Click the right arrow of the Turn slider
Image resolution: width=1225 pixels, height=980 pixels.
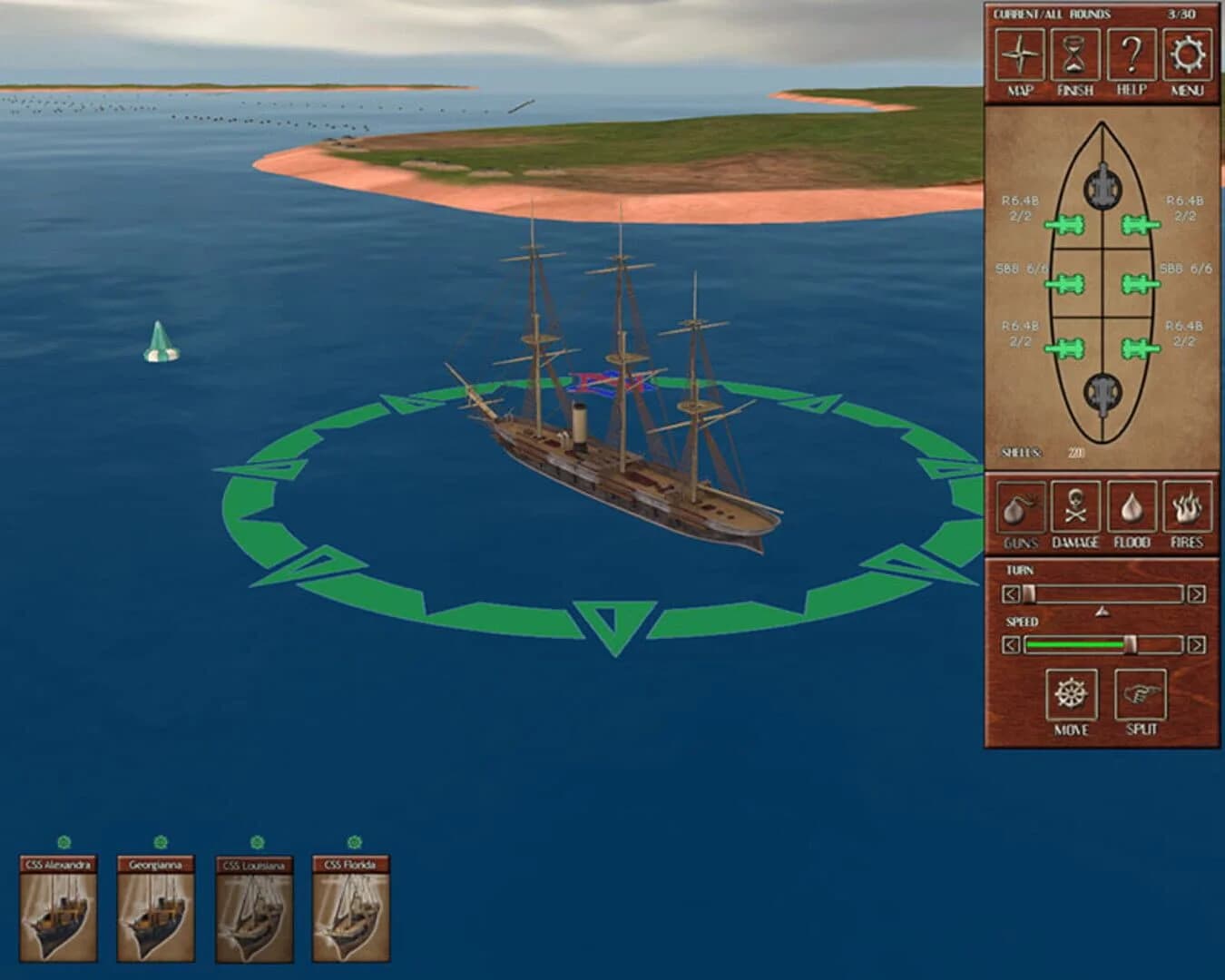pyautogui.click(x=1196, y=593)
